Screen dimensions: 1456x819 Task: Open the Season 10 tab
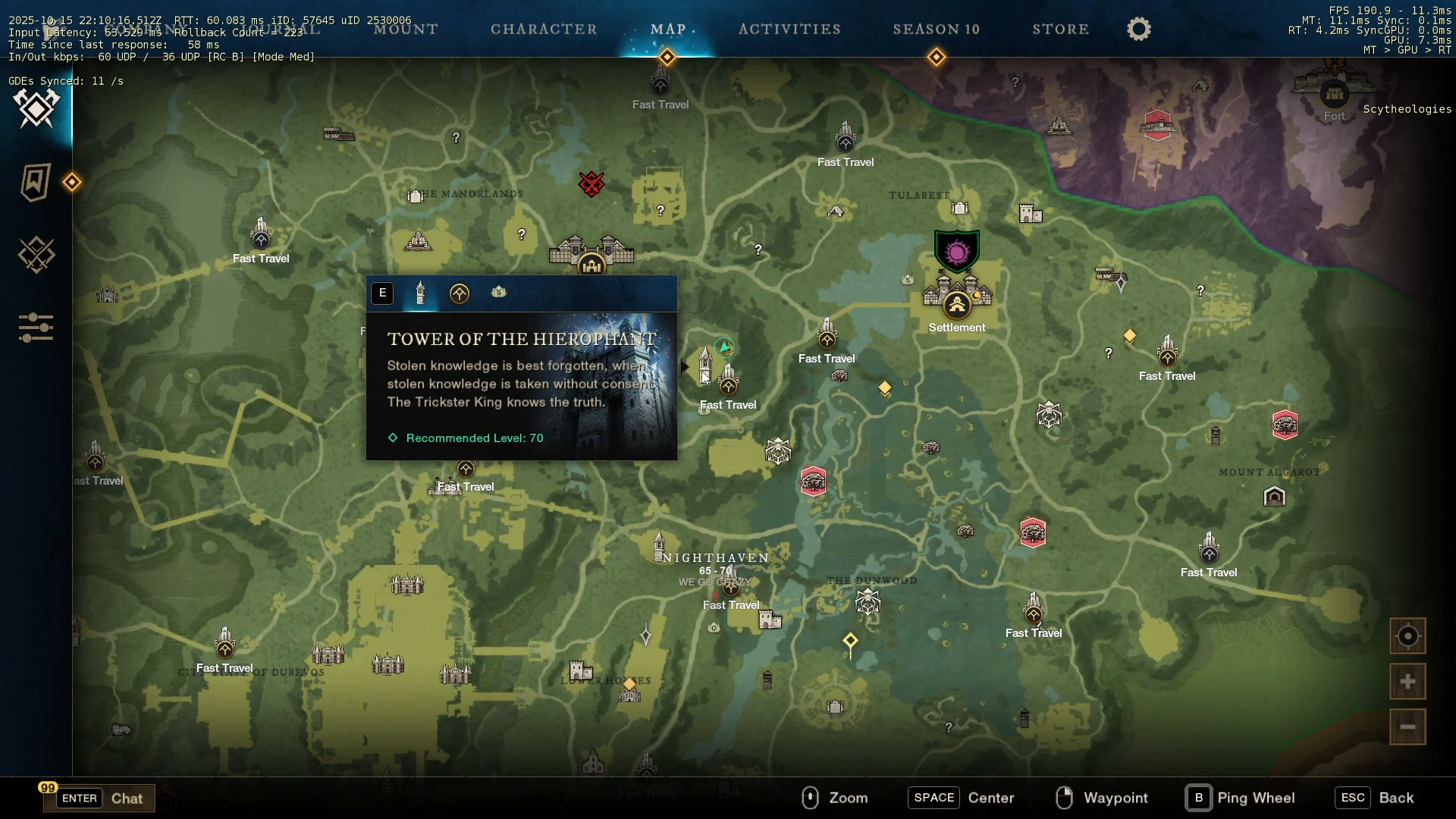coord(936,30)
